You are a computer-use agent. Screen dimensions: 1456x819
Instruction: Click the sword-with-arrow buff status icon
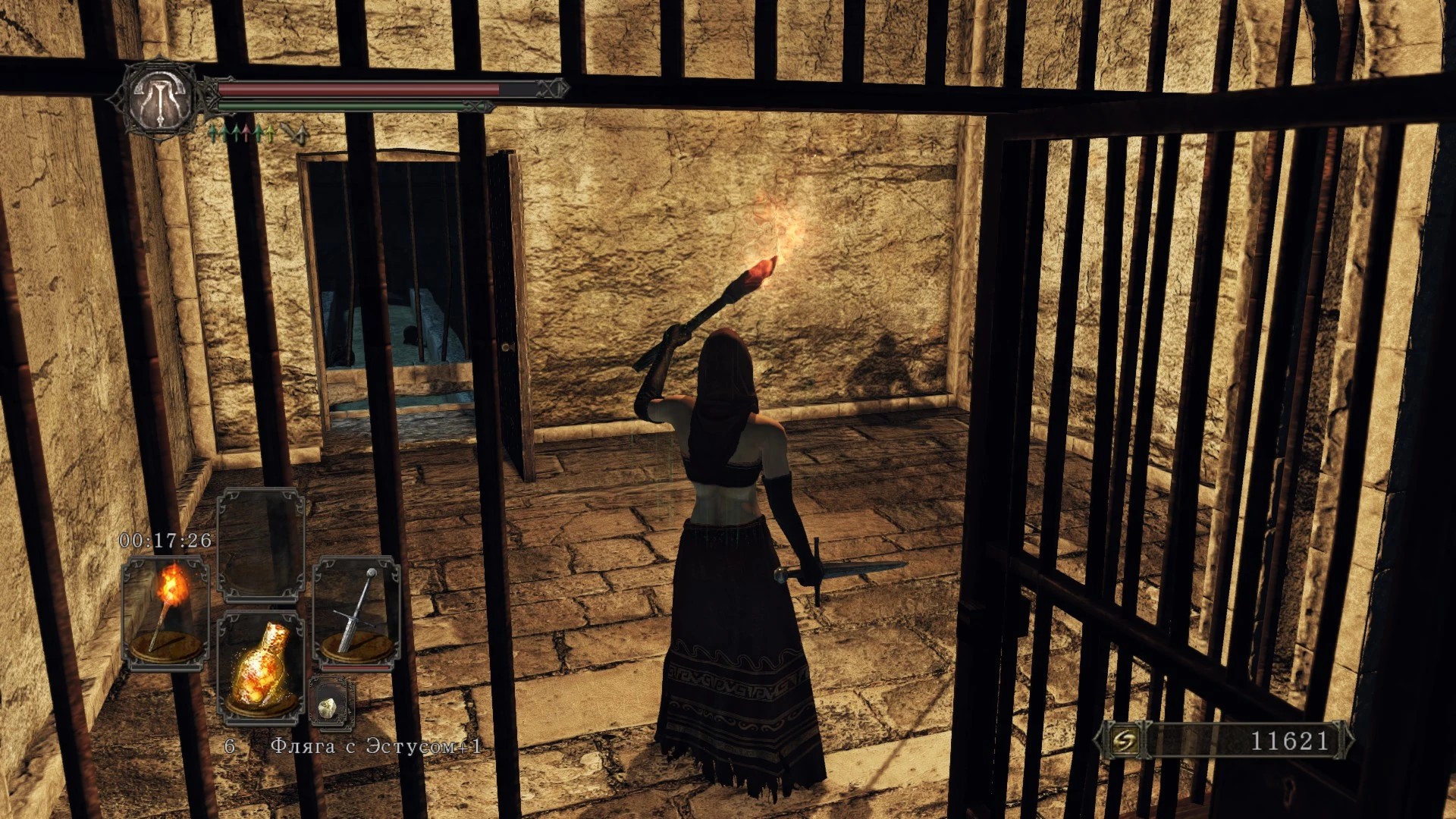[x=294, y=134]
